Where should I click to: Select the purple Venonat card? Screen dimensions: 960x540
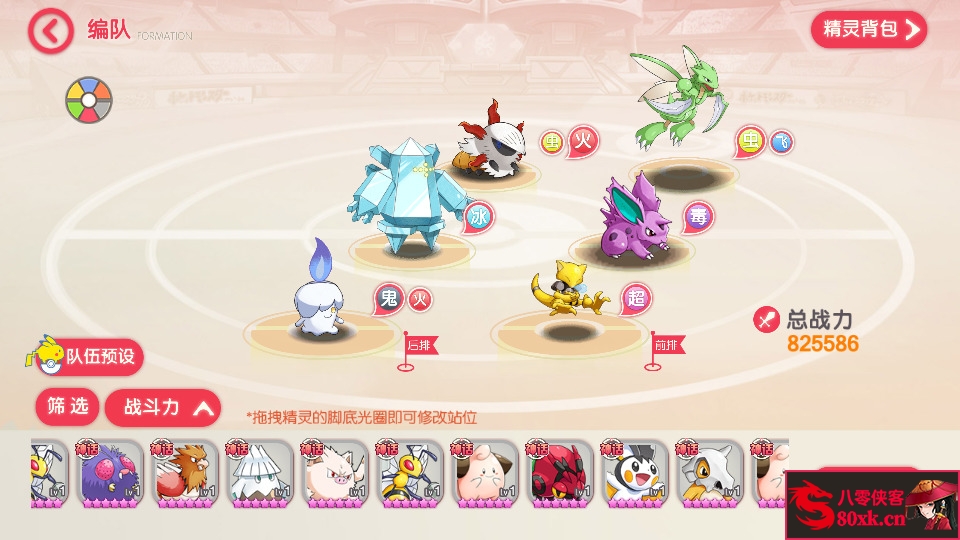[x=109, y=473]
